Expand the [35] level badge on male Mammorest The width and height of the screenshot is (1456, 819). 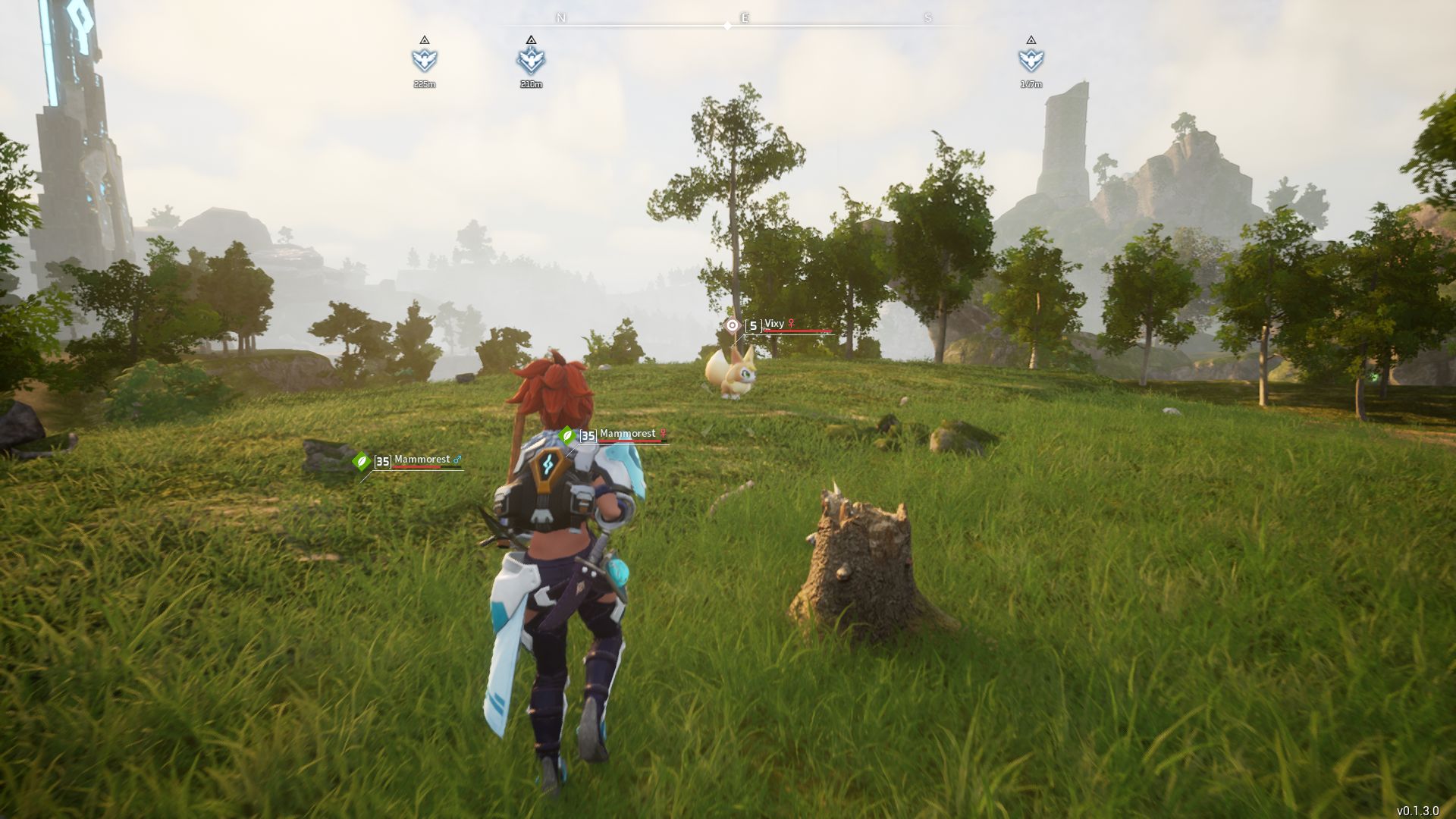click(x=384, y=463)
